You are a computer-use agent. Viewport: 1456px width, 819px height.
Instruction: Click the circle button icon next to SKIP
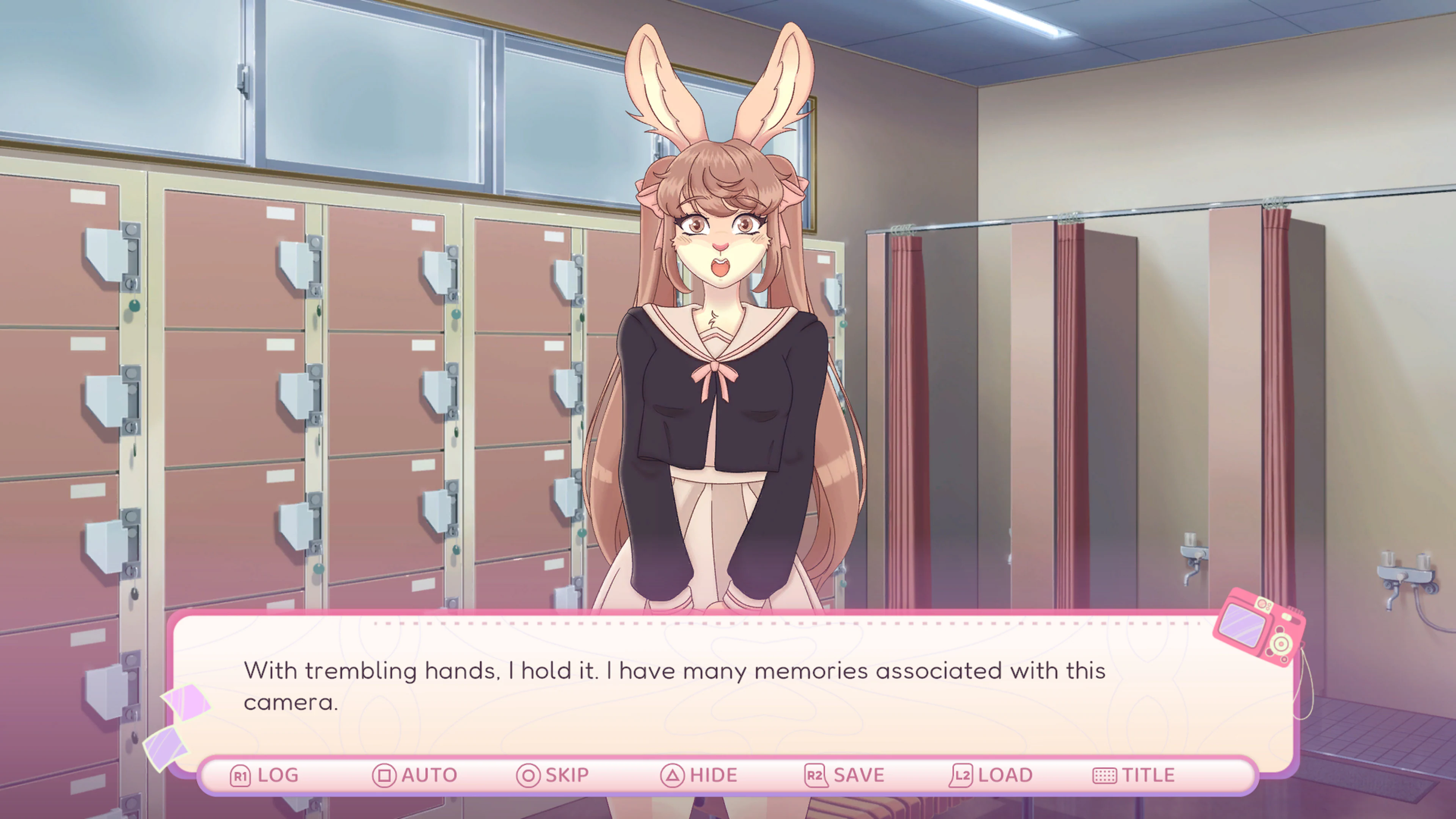click(x=530, y=775)
